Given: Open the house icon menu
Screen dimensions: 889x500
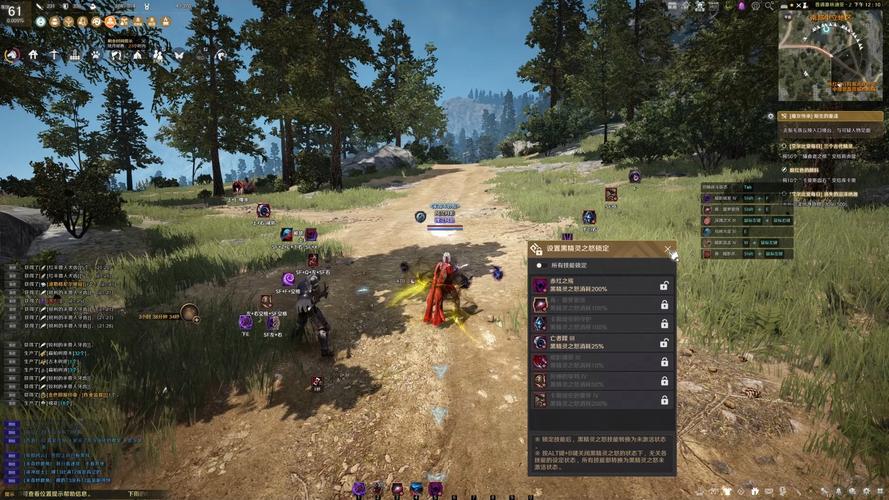Looking at the screenshot, I should pyautogui.click(x=33, y=55).
